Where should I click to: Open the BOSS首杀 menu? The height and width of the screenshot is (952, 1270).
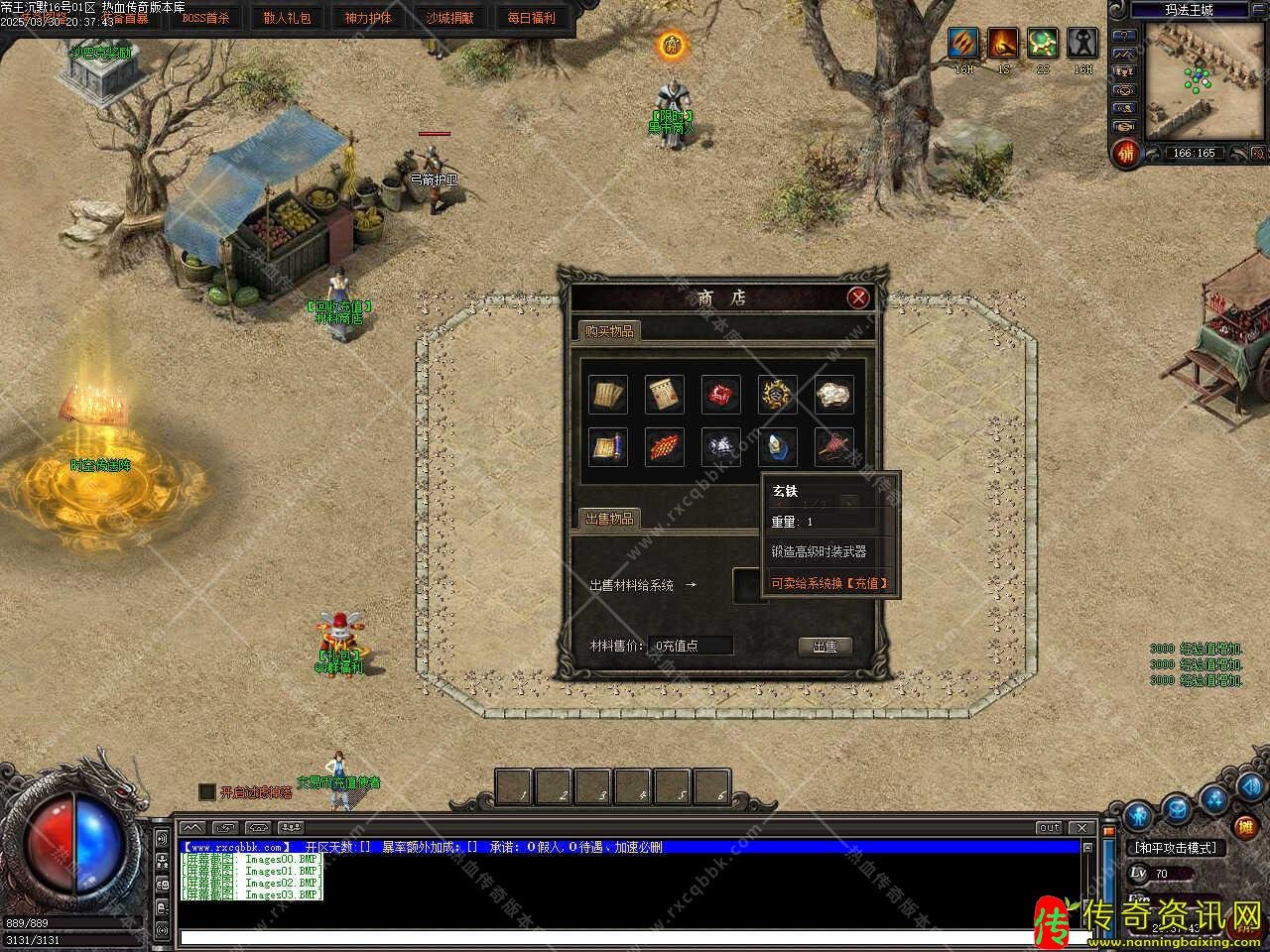(x=205, y=18)
